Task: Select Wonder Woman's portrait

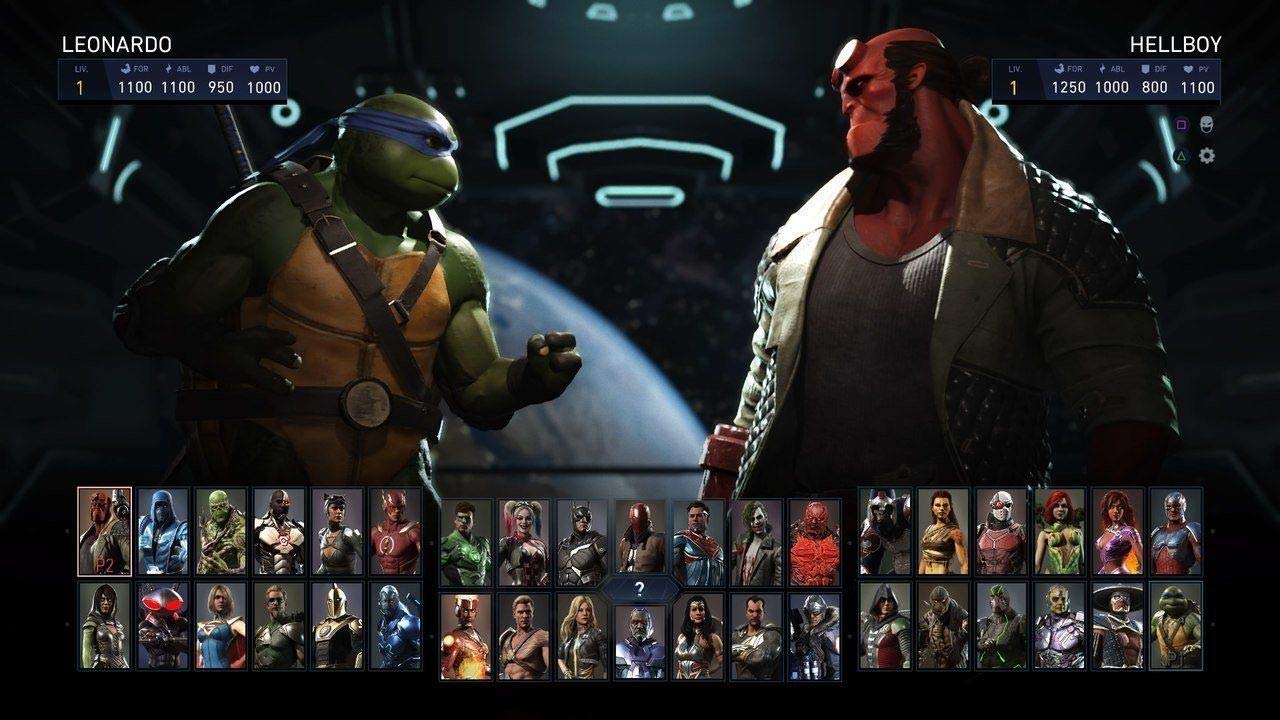Action: click(695, 638)
